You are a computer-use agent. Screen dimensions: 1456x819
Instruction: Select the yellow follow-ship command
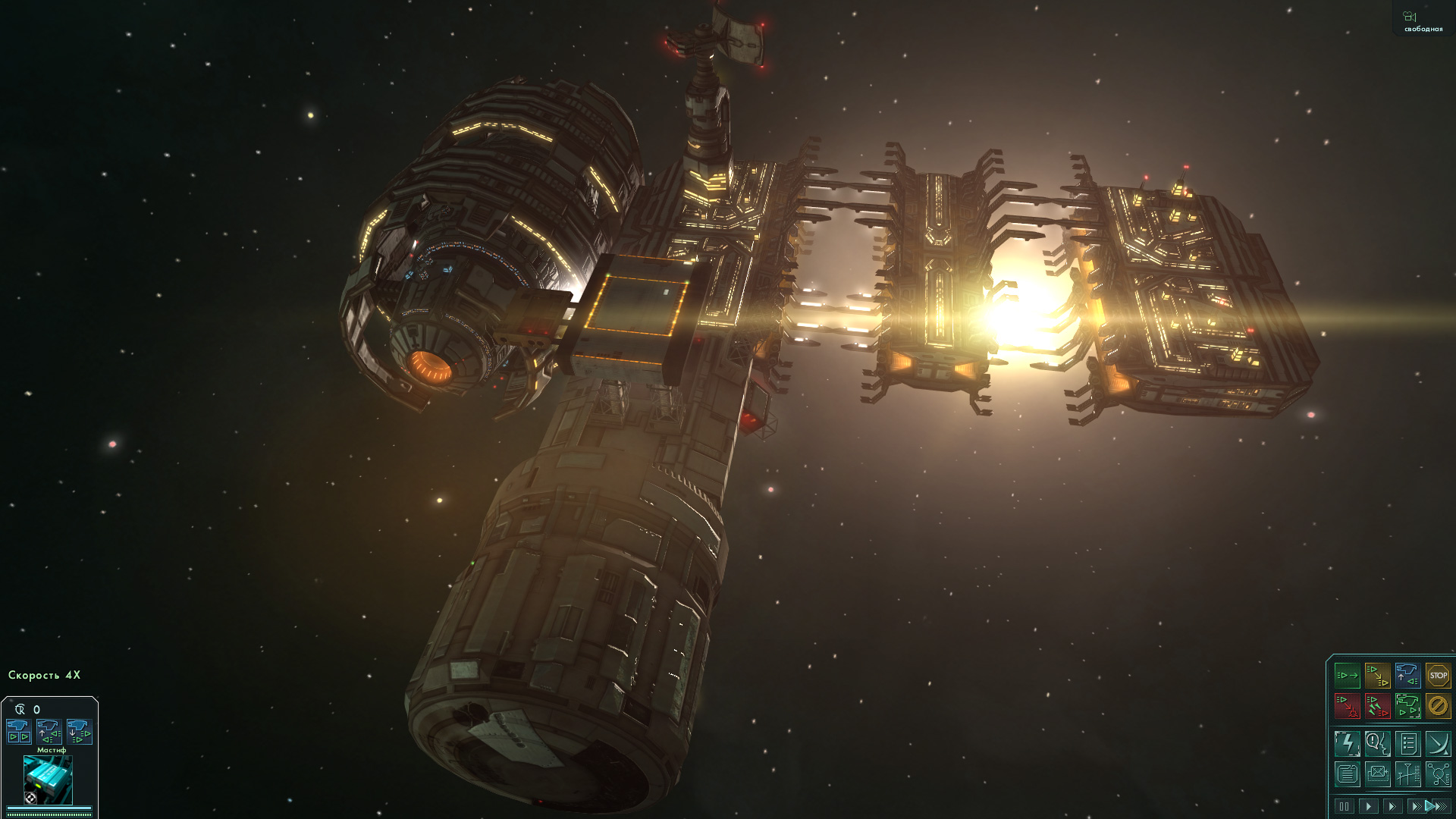click(1377, 675)
